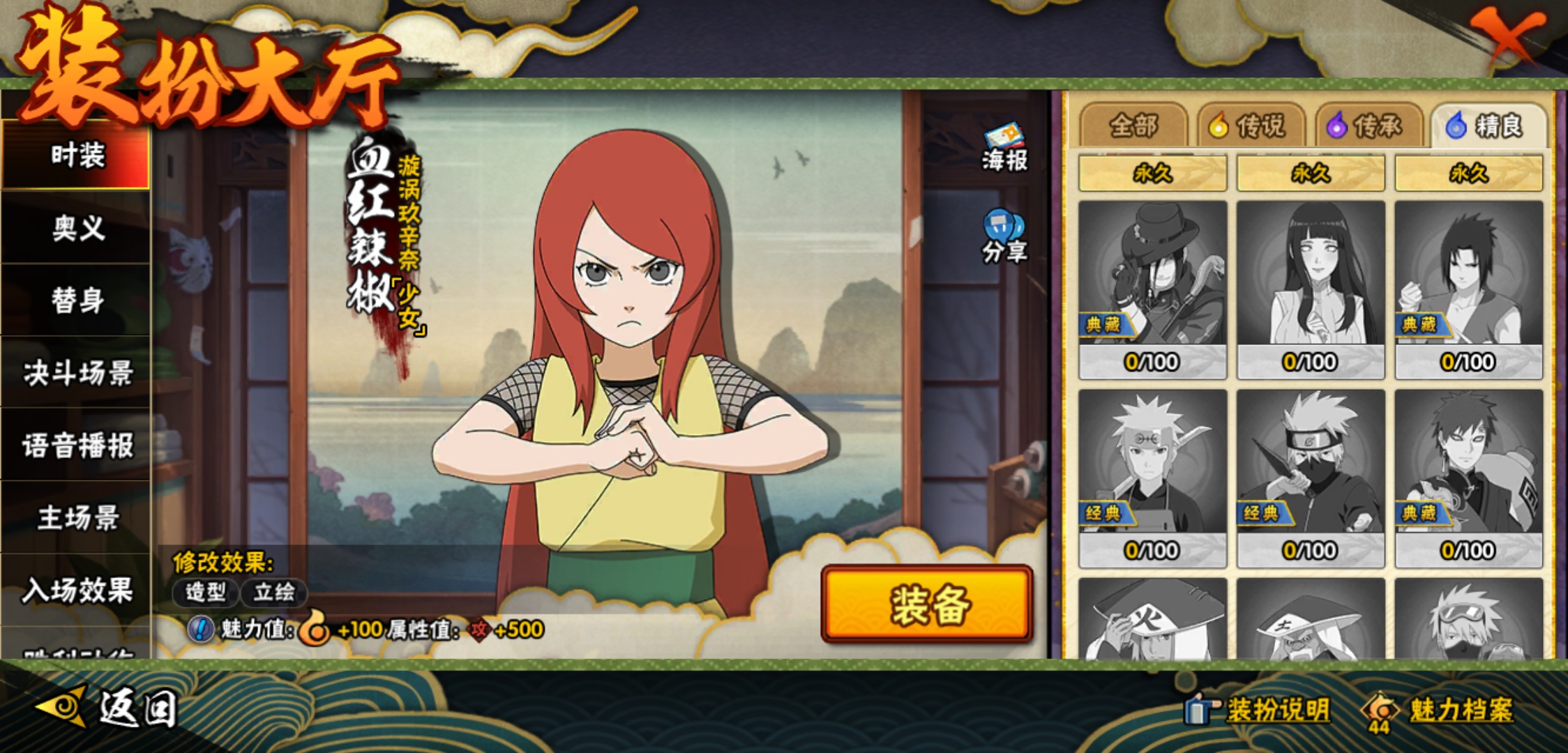Toggle the 造型 effect button

tap(206, 593)
